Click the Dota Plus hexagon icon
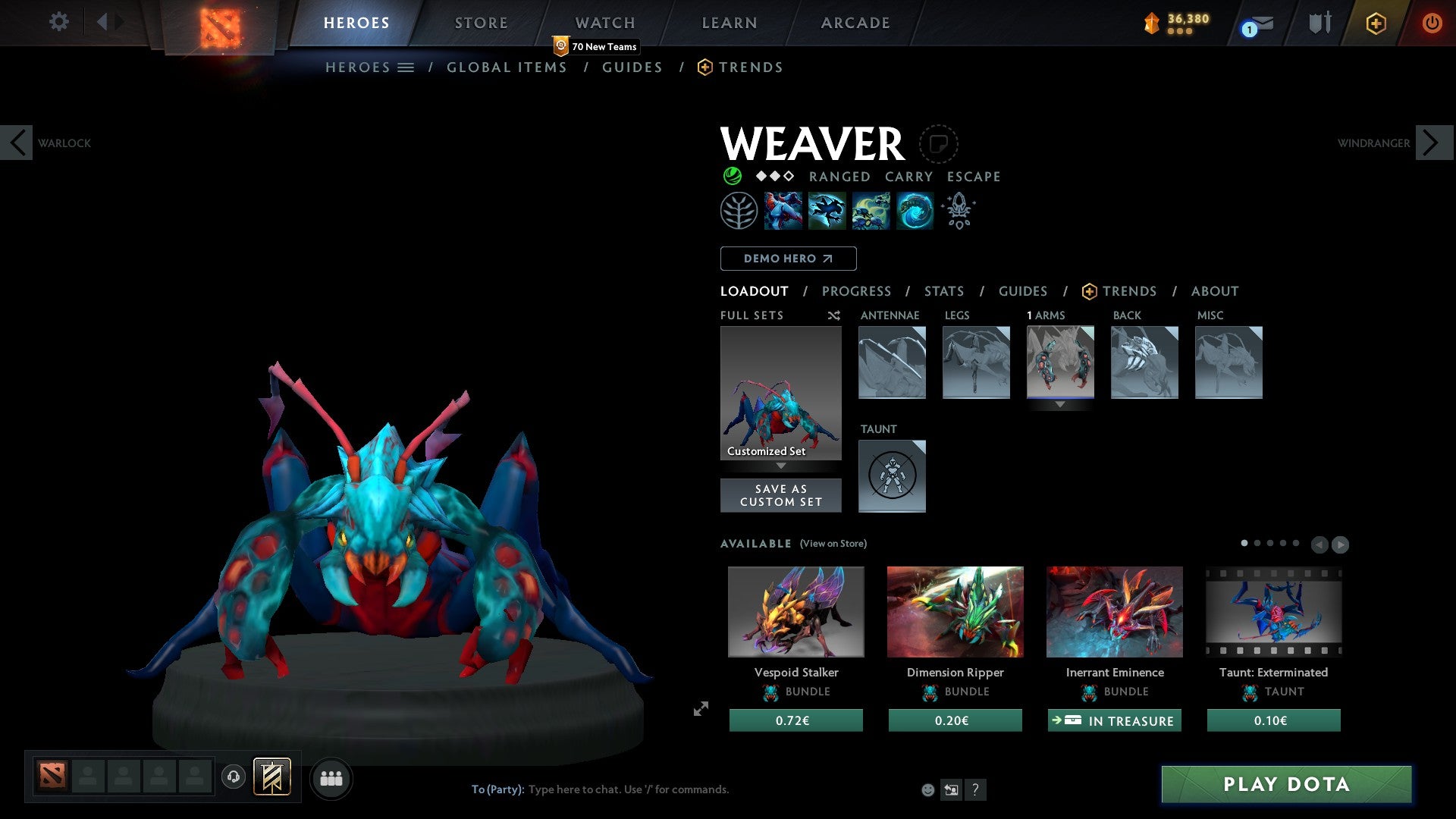Image resolution: width=1456 pixels, height=819 pixels. (x=1376, y=23)
